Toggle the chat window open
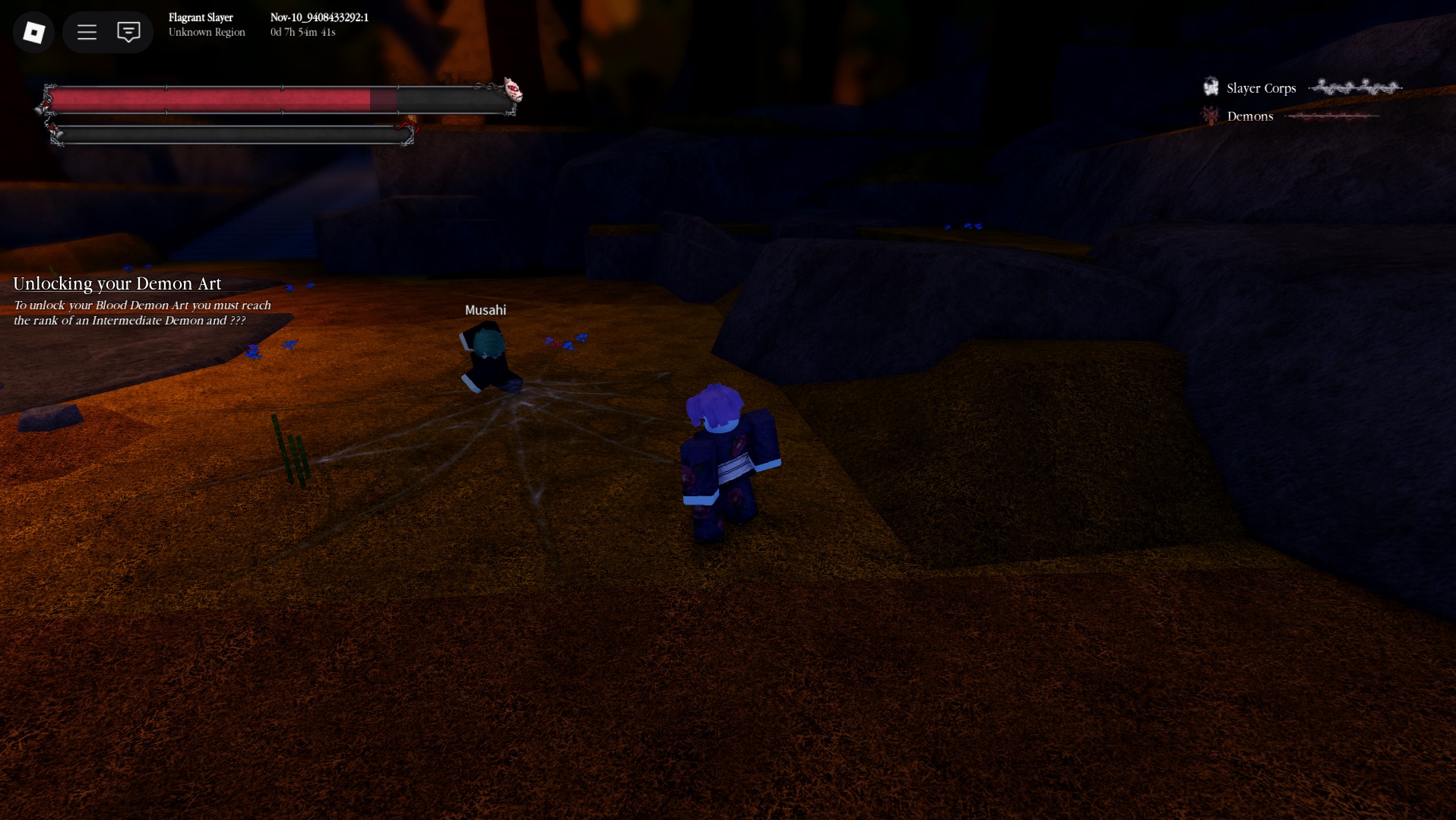This screenshot has height=820, width=1456. [x=128, y=32]
